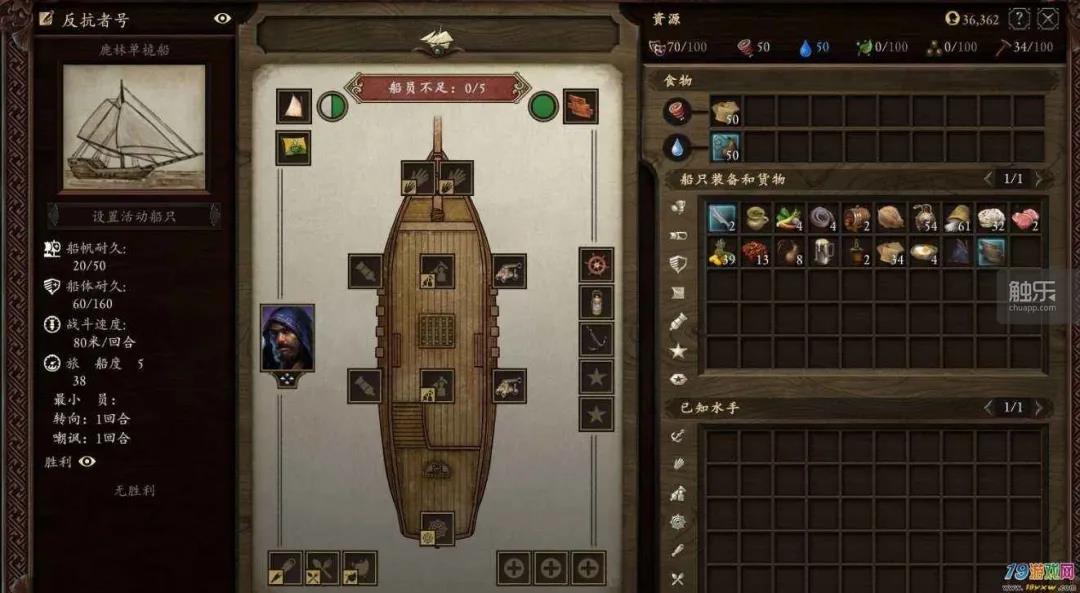Viewport: 1080px width, 593px height.
Task: Select the sails upgrade slot
Action: click(x=293, y=106)
